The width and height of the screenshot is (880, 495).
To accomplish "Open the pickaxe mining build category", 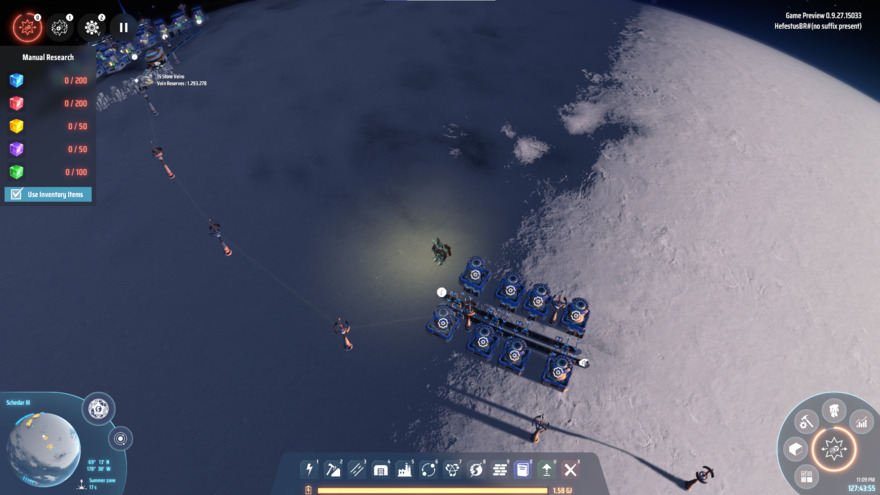I will [x=333, y=469].
